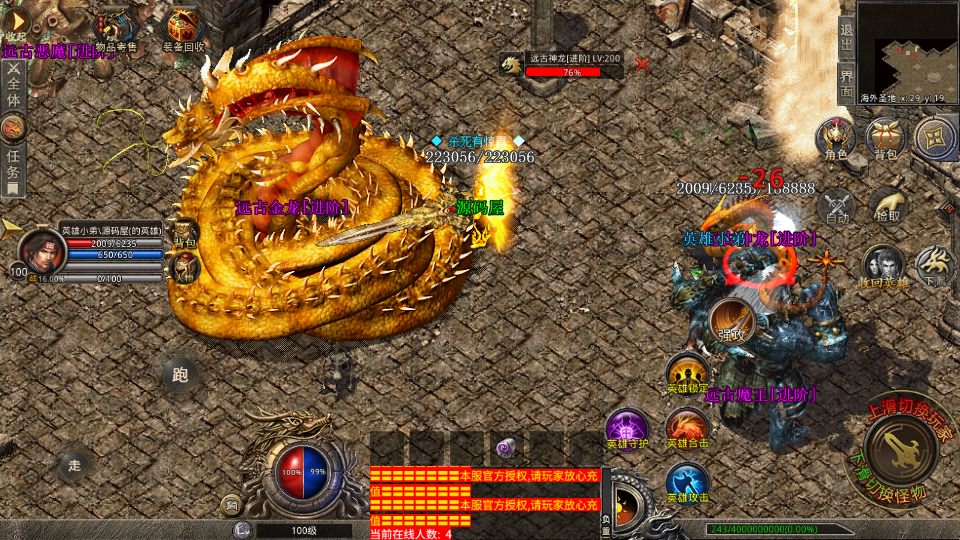
Task: Collapse the top menu with the 收起 arrow
Action: [16, 21]
